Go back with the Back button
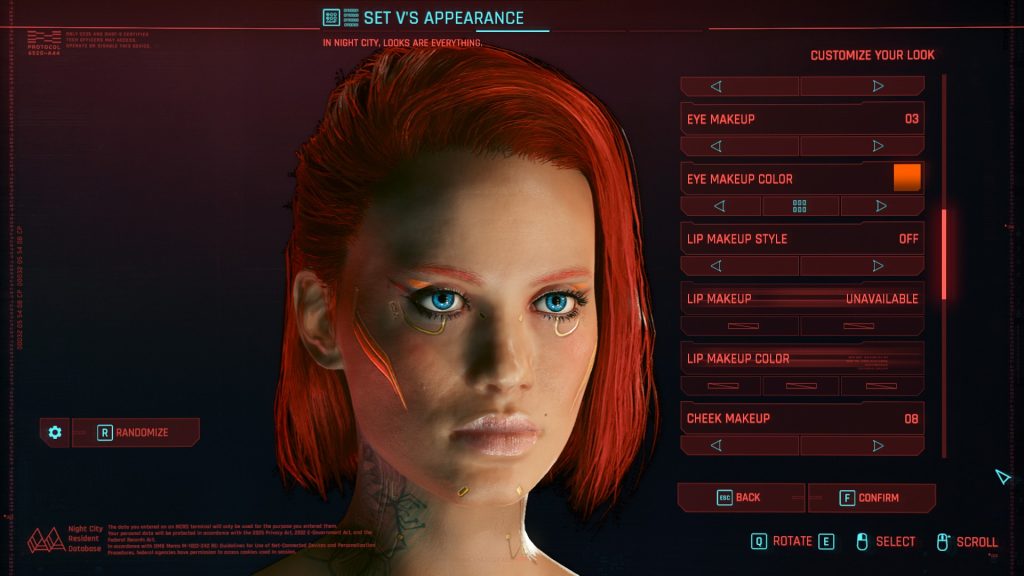Screen dimensions: 1024x576 pyautogui.click(x=740, y=497)
